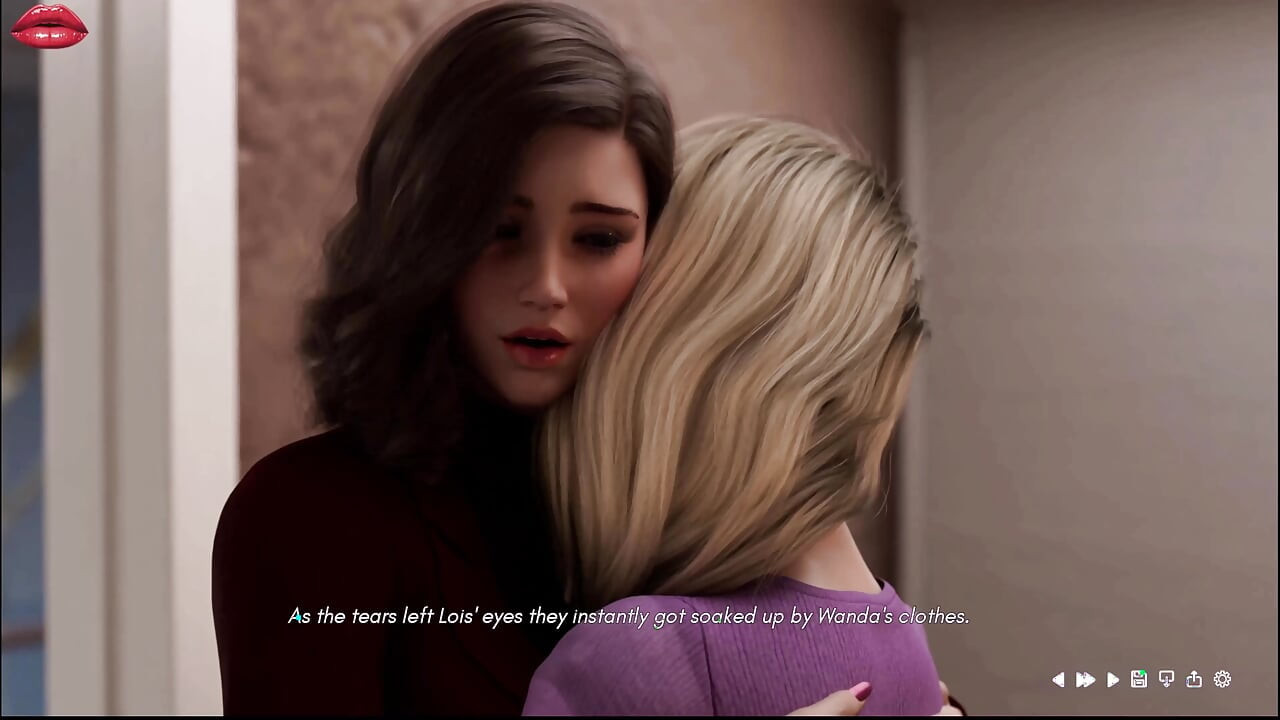The width and height of the screenshot is (1280, 720).
Task: Enable auto-advance text mode
Action: (1112, 679)
